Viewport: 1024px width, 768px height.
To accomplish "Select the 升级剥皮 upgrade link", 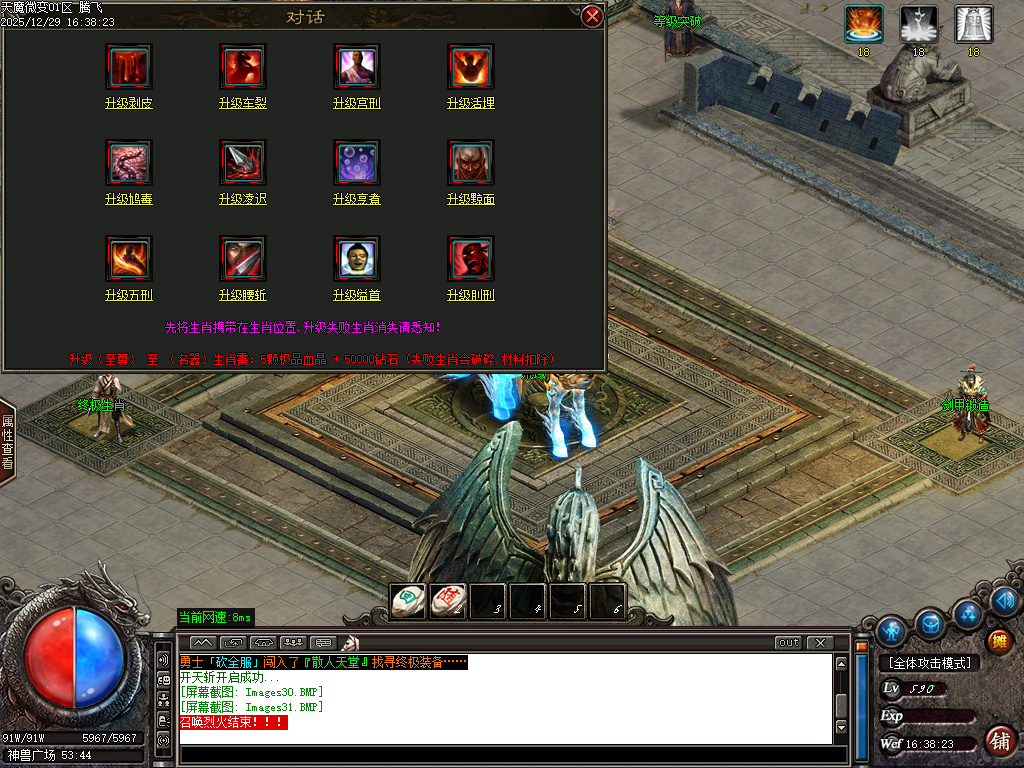I will coord(129,103).
